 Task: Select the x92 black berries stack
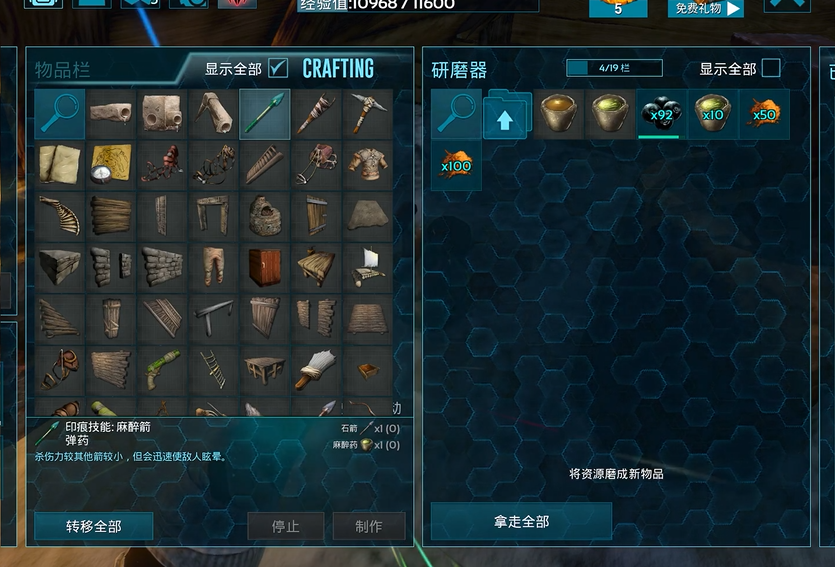point(661,114)
